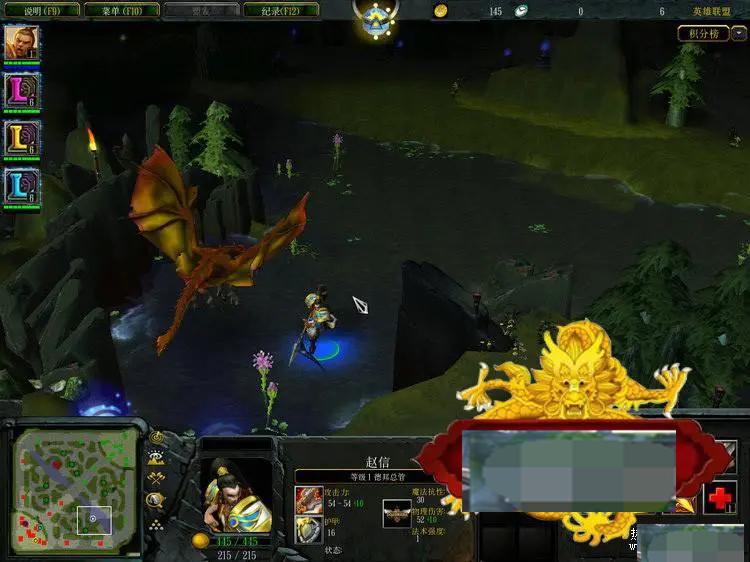This screenshot has height=562, width=750.
Task: Toggle the minimap creep display magnifier button
Action: (x=157, y=502)
